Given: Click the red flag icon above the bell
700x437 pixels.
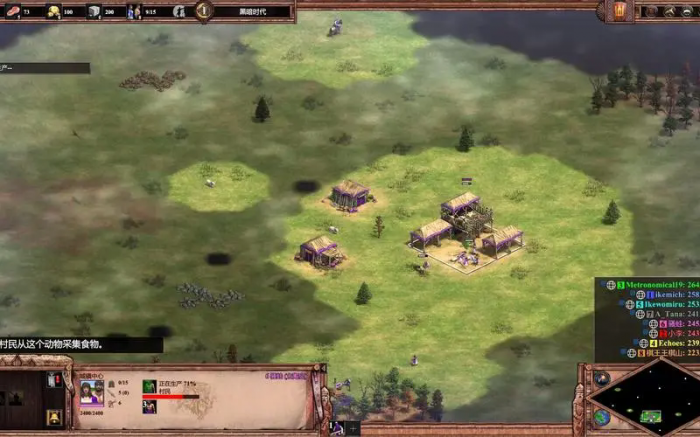Looking at the screenshot, I should point(54,380).
